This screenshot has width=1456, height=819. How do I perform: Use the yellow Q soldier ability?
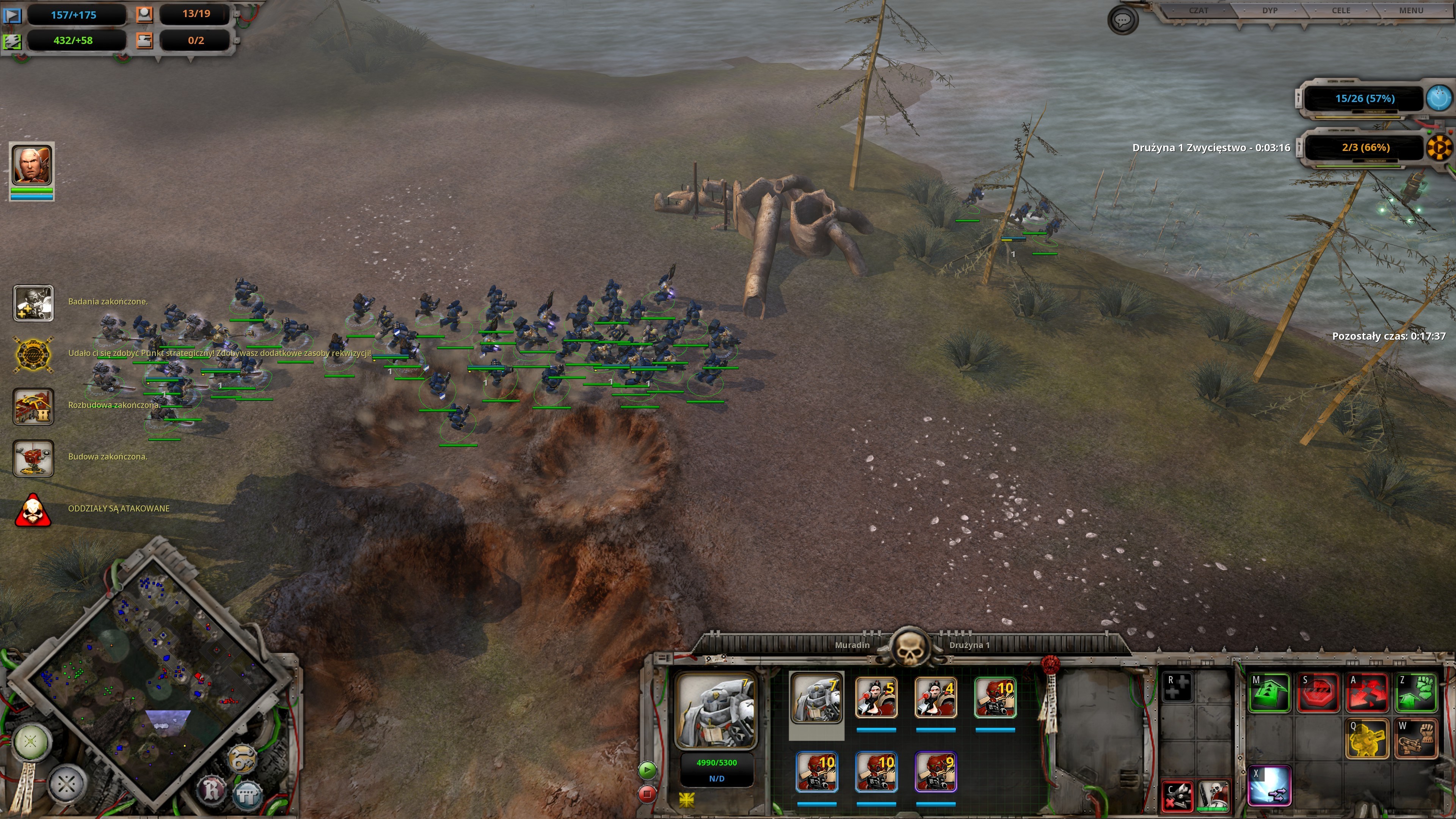point(1367,738)
